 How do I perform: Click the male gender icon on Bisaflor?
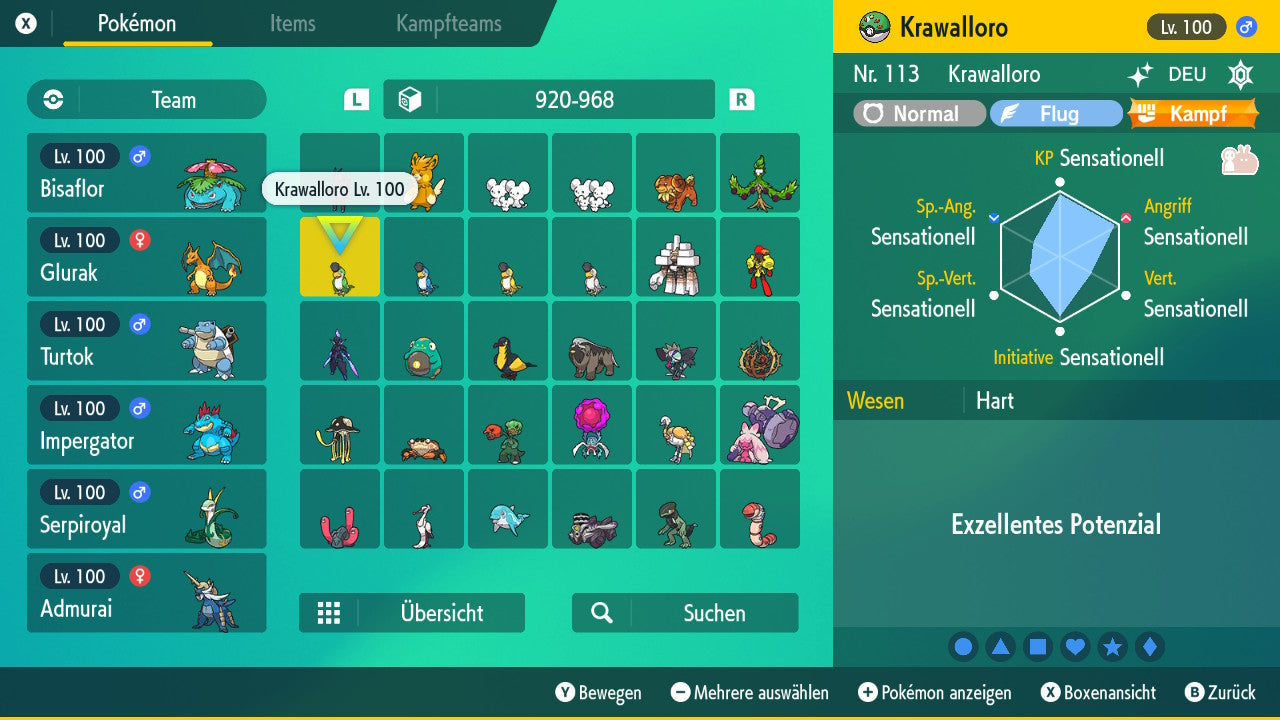(137, 156)
